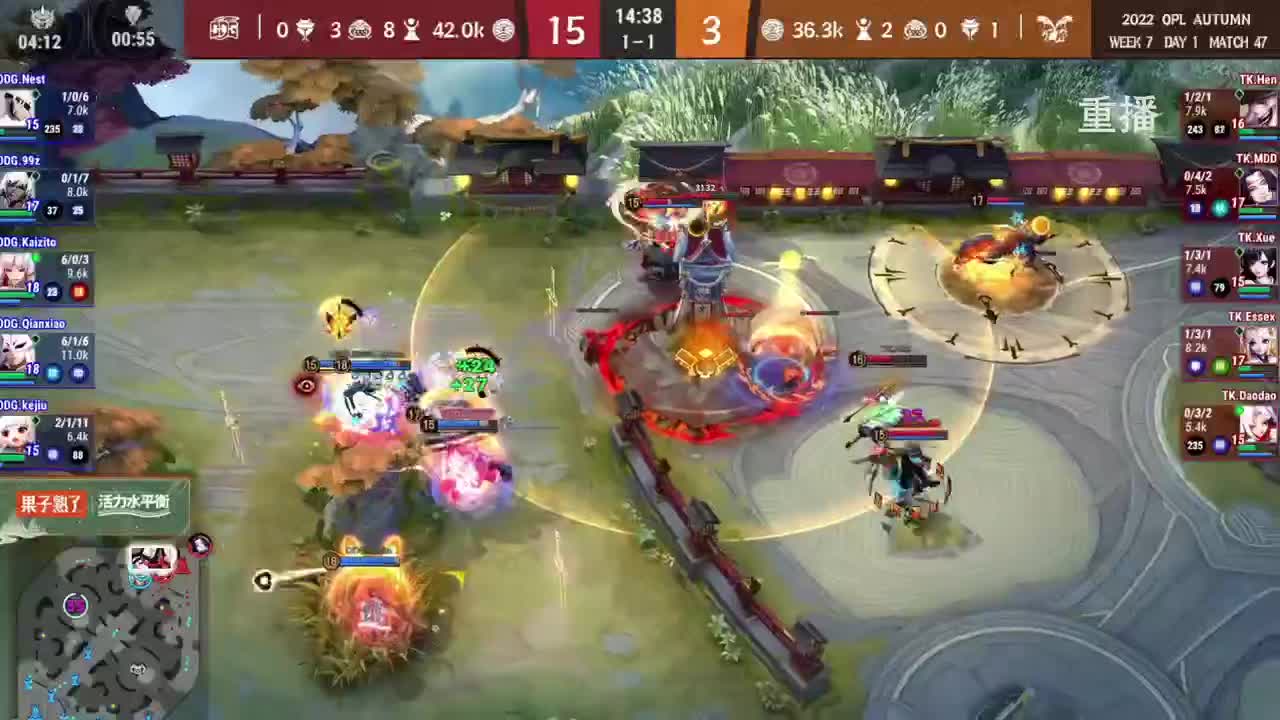Click the 2022 OPL AUTUMN header
Image resolution: width=1280 pixels, height=720 pixels.
tap(1180, 15)
